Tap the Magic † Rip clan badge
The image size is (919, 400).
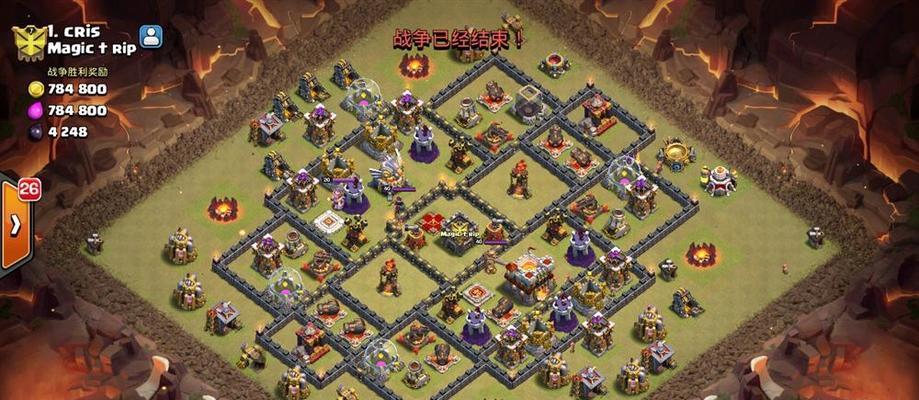coord(28,42)
